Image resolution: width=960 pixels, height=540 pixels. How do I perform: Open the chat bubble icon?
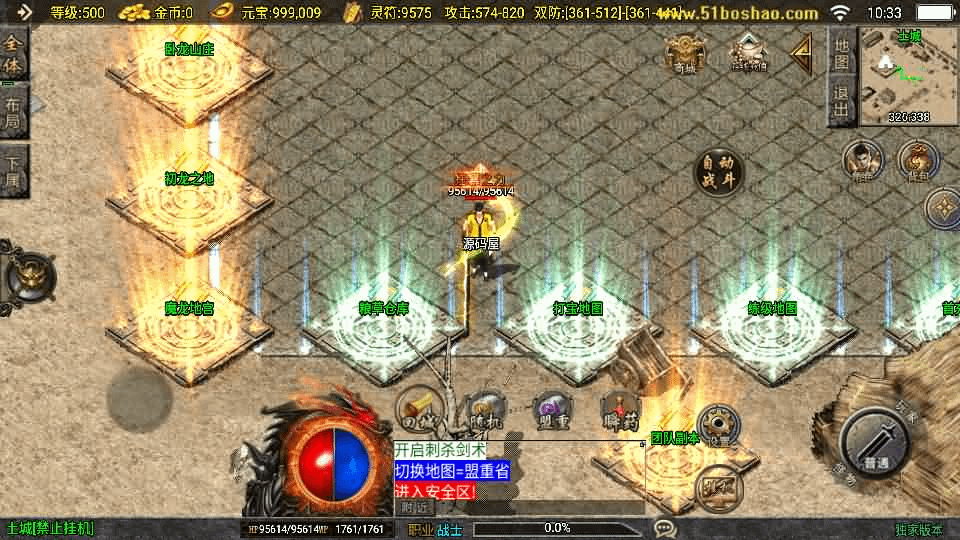(x=665, y=528)
